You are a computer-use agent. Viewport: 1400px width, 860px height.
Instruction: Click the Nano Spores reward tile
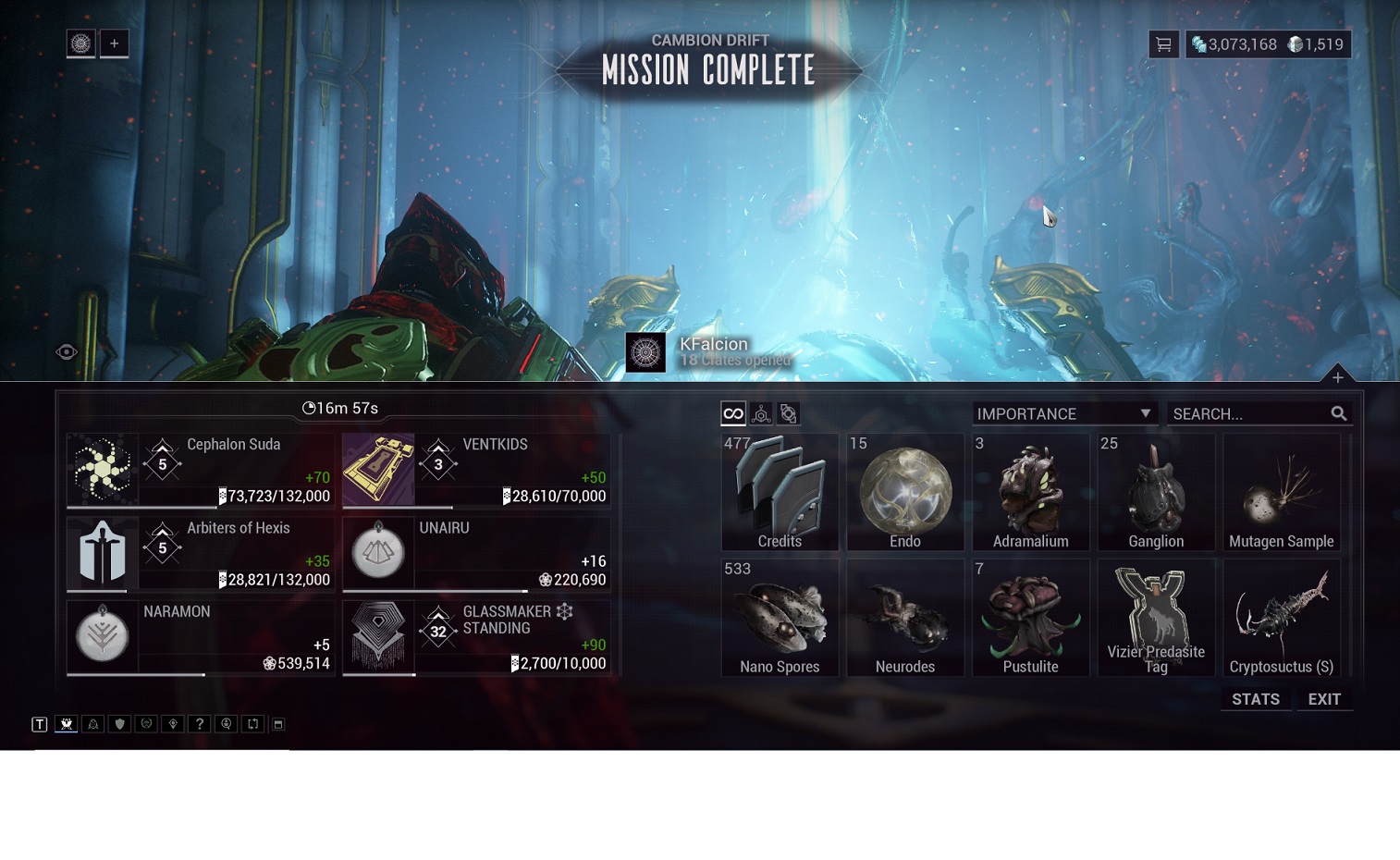coord(780,617)
